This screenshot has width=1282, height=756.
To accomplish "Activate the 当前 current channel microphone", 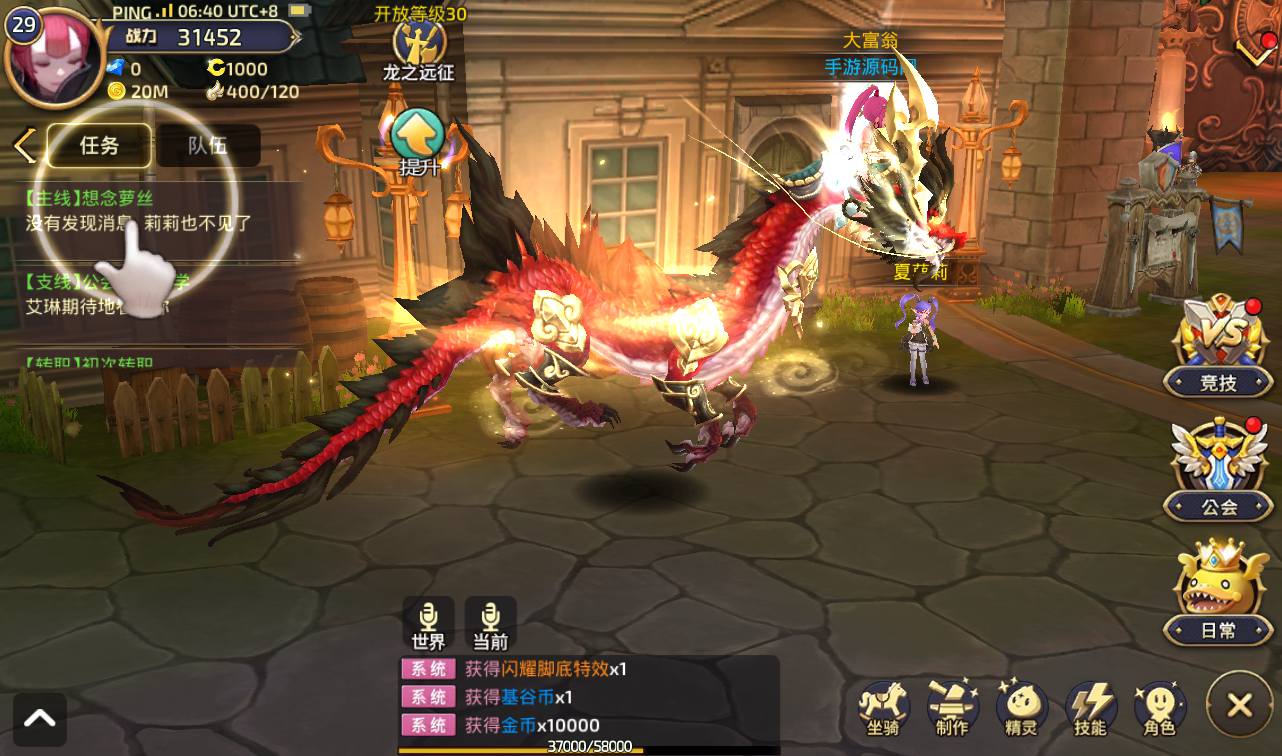I will point(490,623).
